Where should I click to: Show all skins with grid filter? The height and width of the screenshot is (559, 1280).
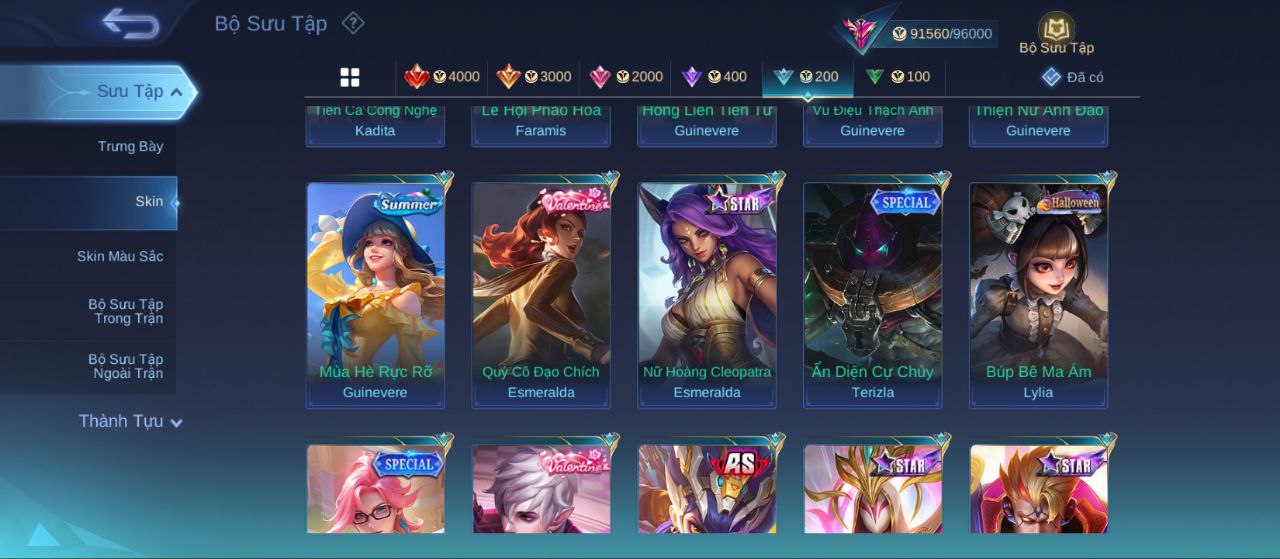click(x=350, y=77)
